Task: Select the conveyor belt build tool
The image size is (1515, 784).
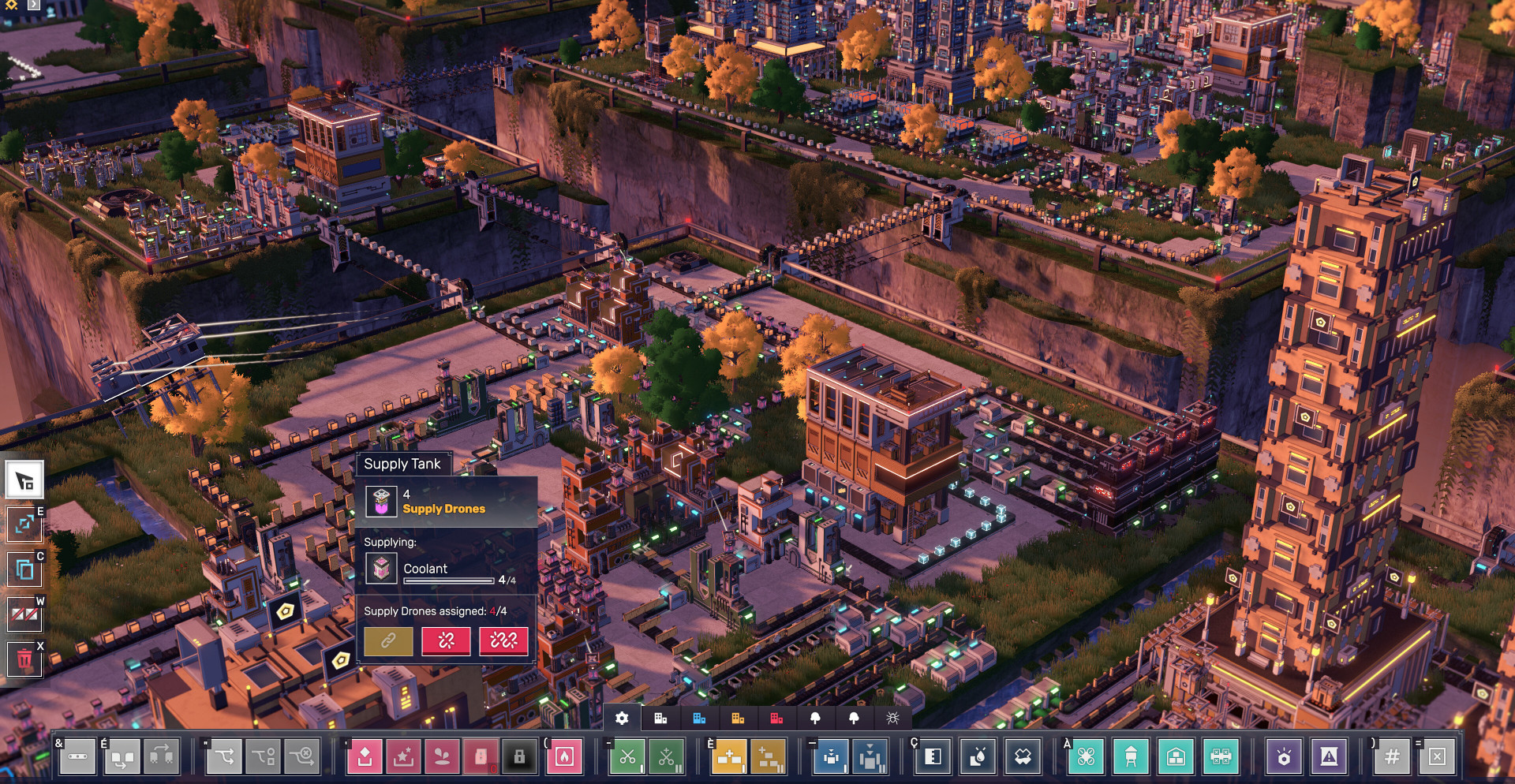Action: coord(77,757)
